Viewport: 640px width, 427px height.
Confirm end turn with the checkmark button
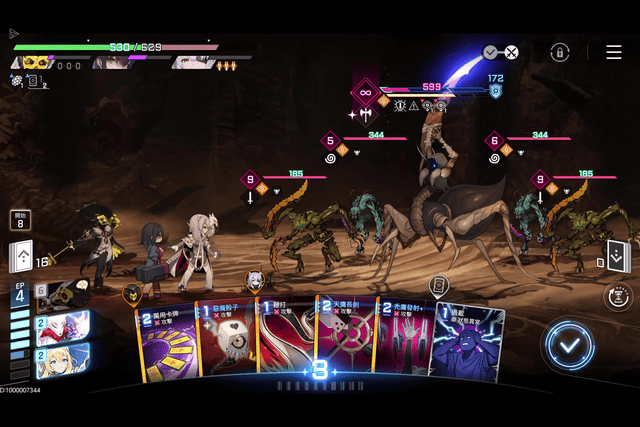[569, 345]
